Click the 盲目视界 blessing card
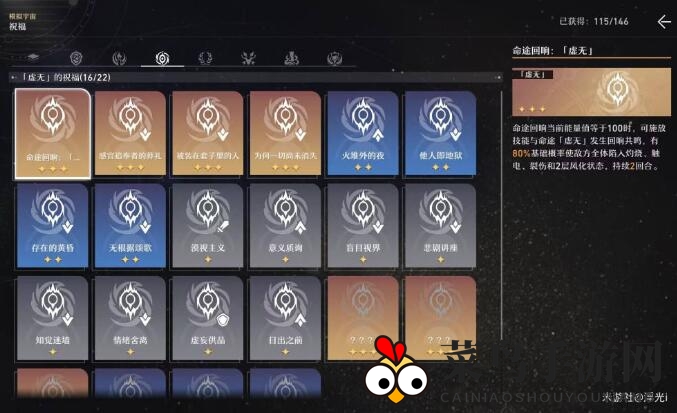 [362, 226]
